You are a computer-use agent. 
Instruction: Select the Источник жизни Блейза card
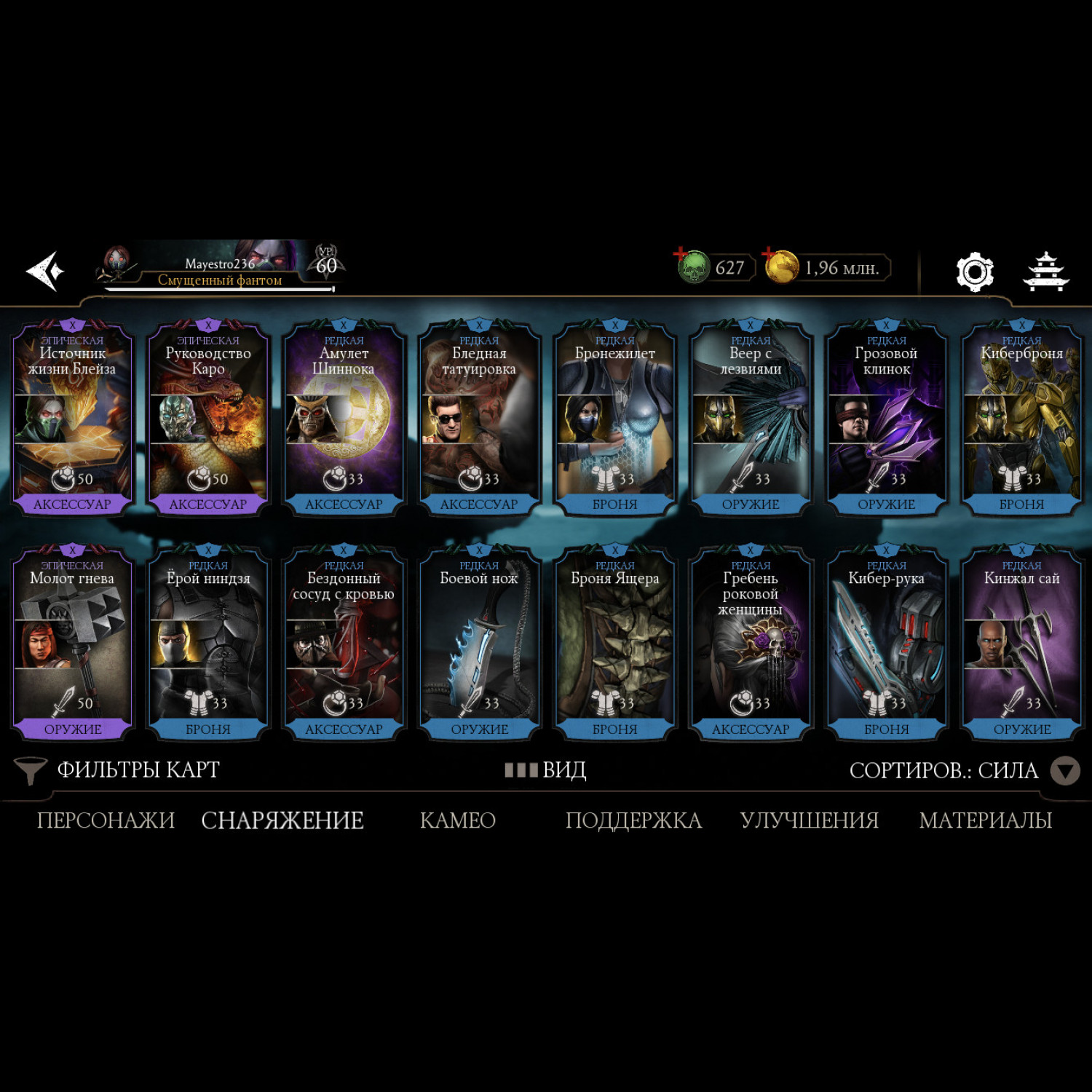click(72, 419)
